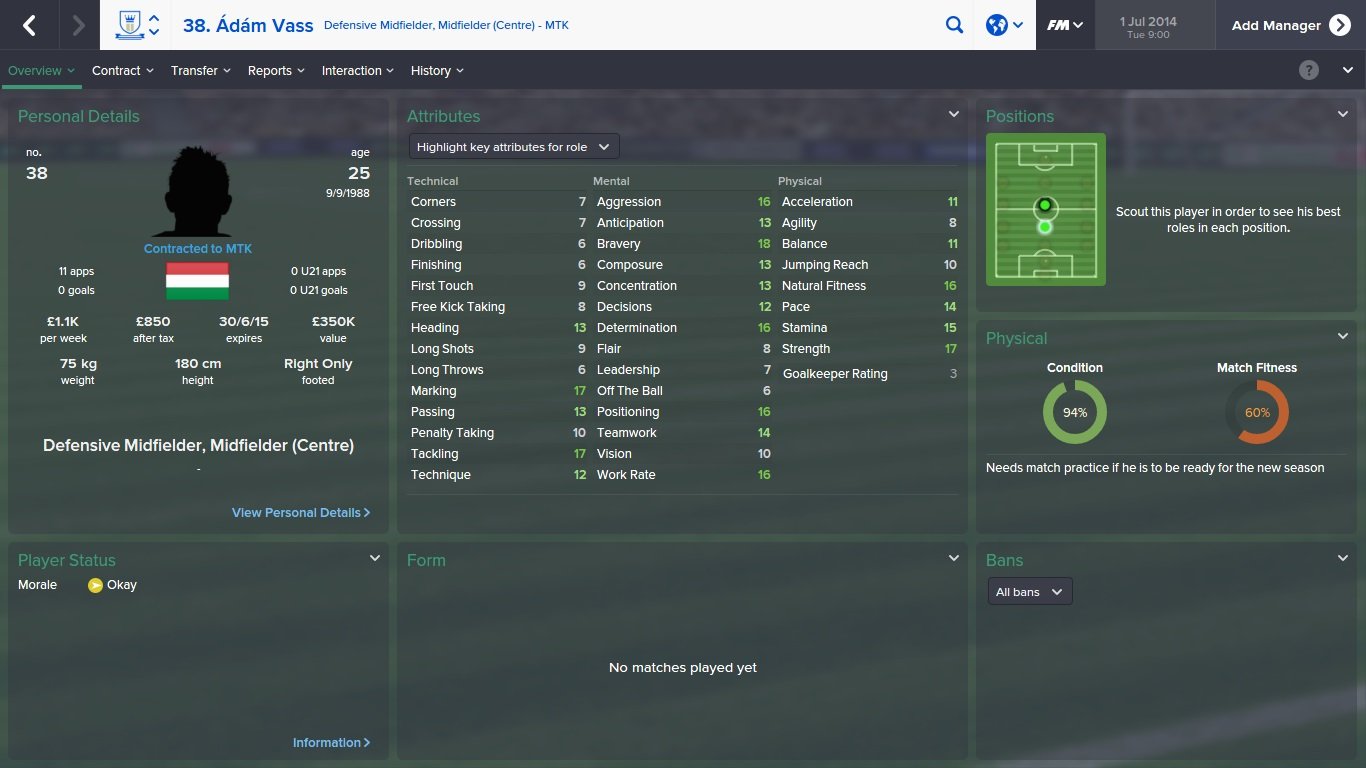The height and width of the screenshot is (768, 1366).
Task: Open View Personal Details link
Action: [x=300, y=512]
